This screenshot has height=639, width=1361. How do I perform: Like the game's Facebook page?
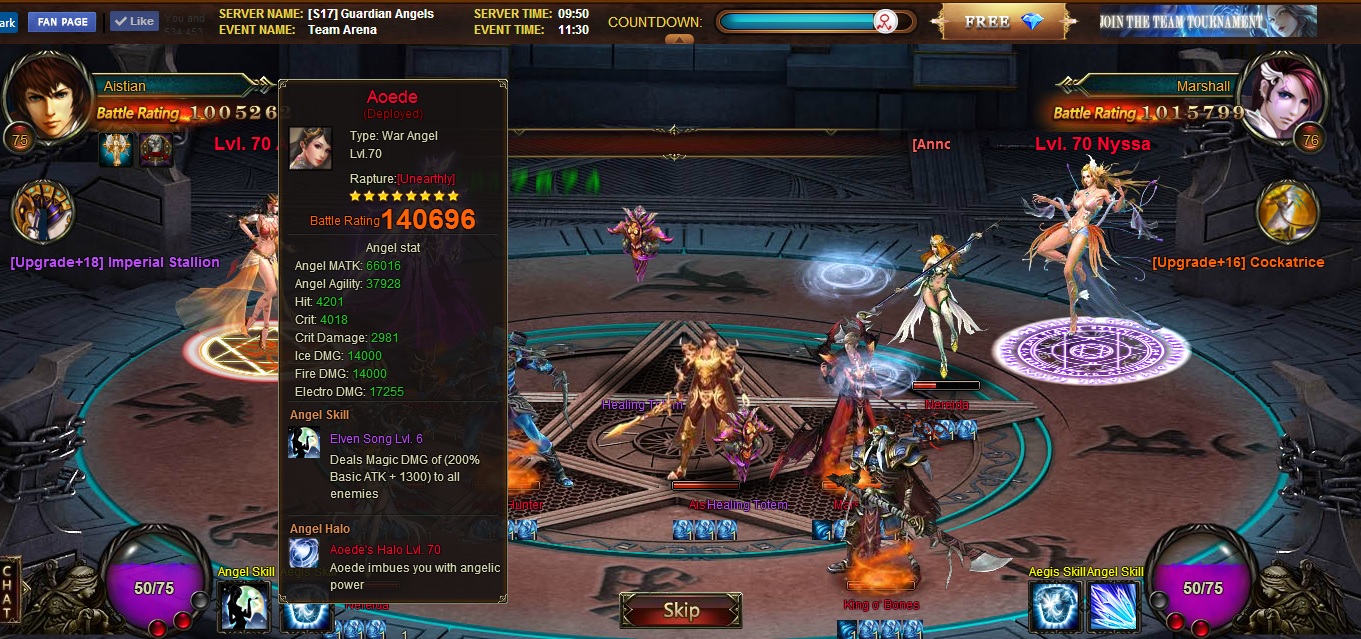[134, 21]
